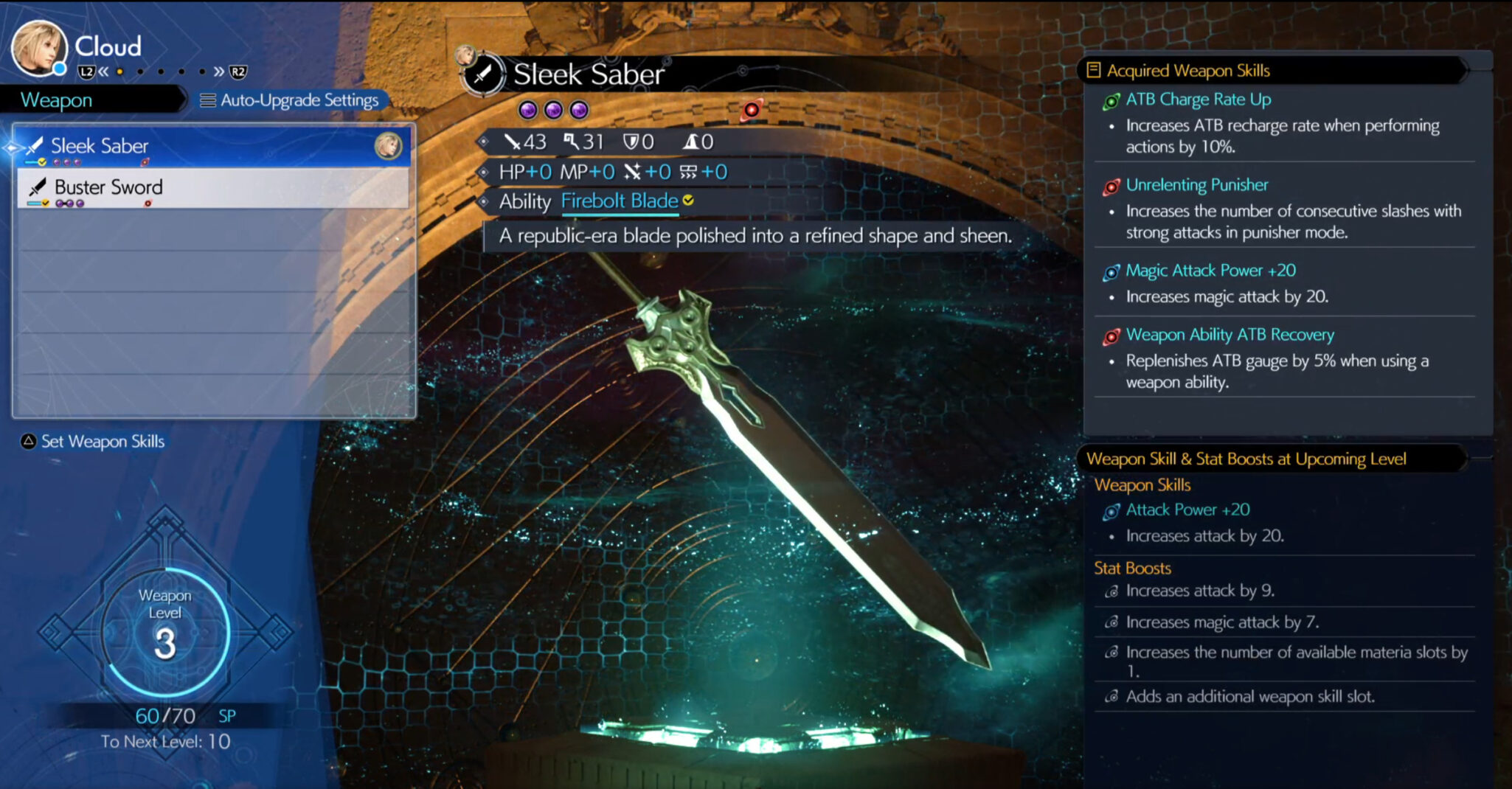Screen dimensions: 1512x789
Task: View the upcoming Attack Power +20 skill
Action: pyautogui.click(x=1187, y=510)
